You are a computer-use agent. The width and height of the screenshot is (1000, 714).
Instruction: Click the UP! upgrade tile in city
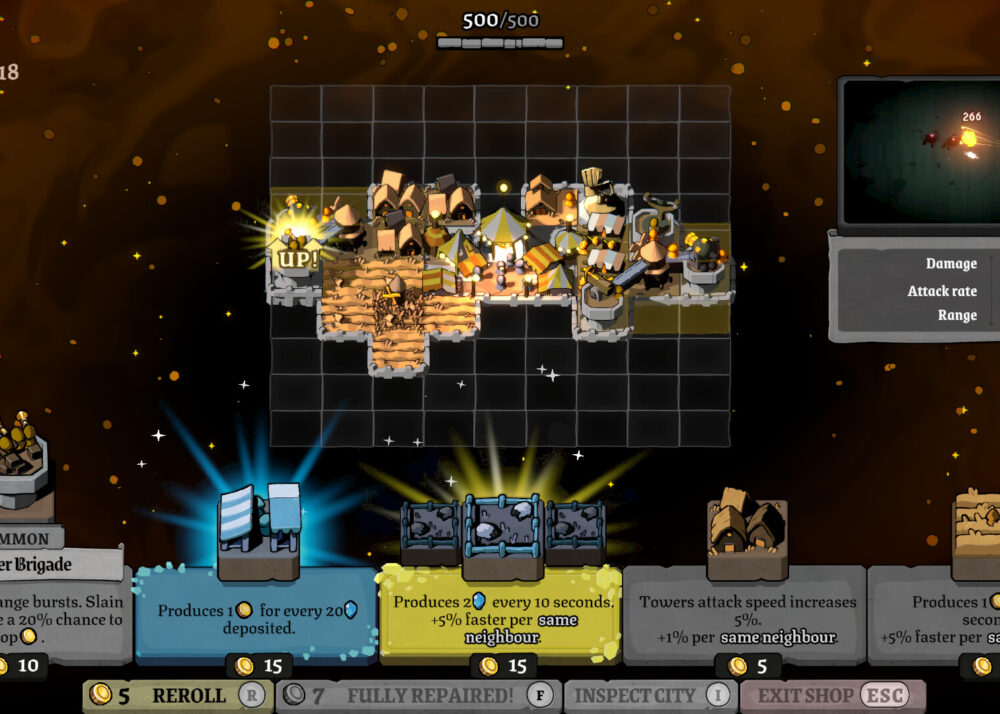click(296, 258)
